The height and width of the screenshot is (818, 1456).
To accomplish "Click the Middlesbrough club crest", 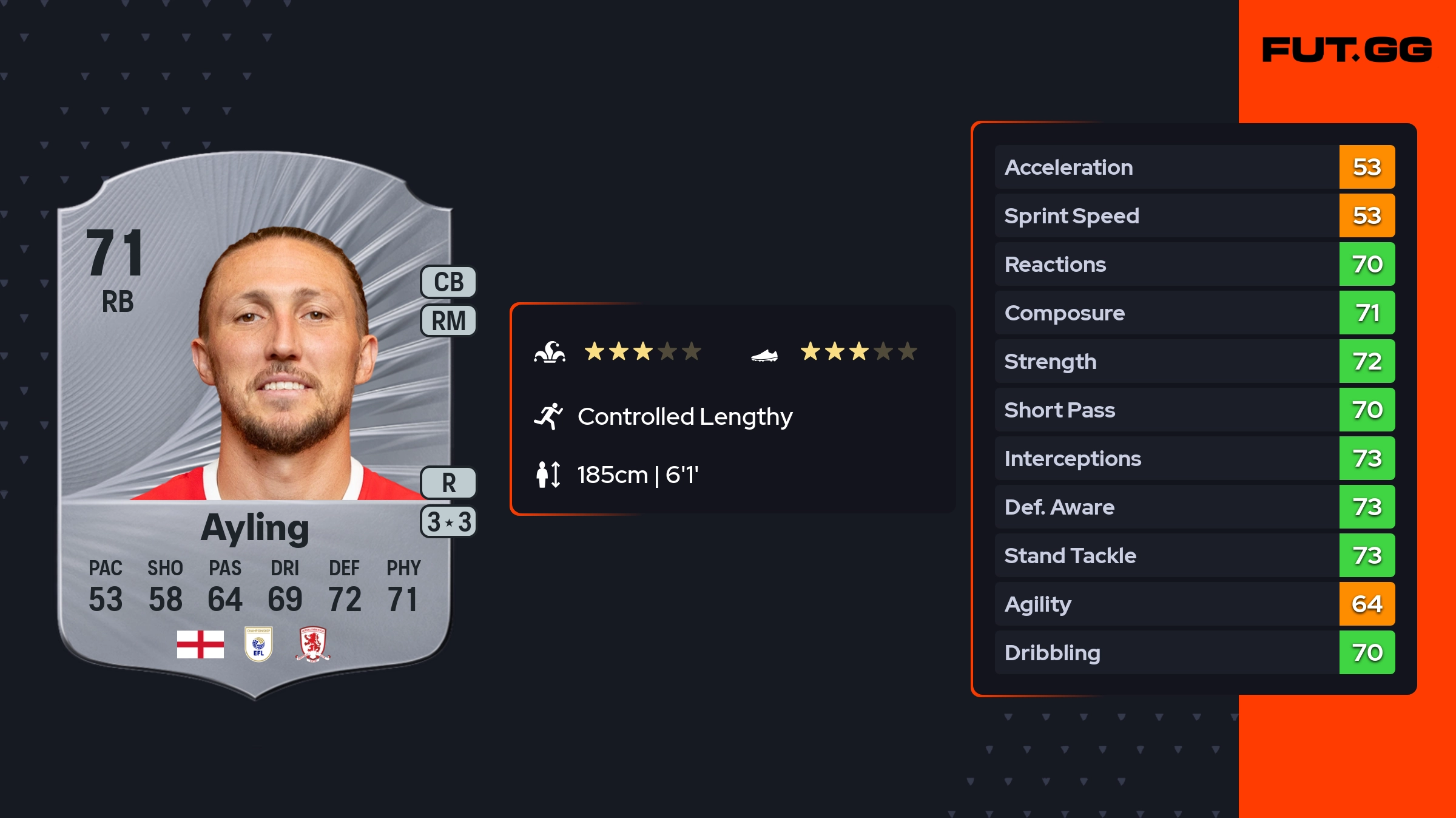I will (312, 644).
